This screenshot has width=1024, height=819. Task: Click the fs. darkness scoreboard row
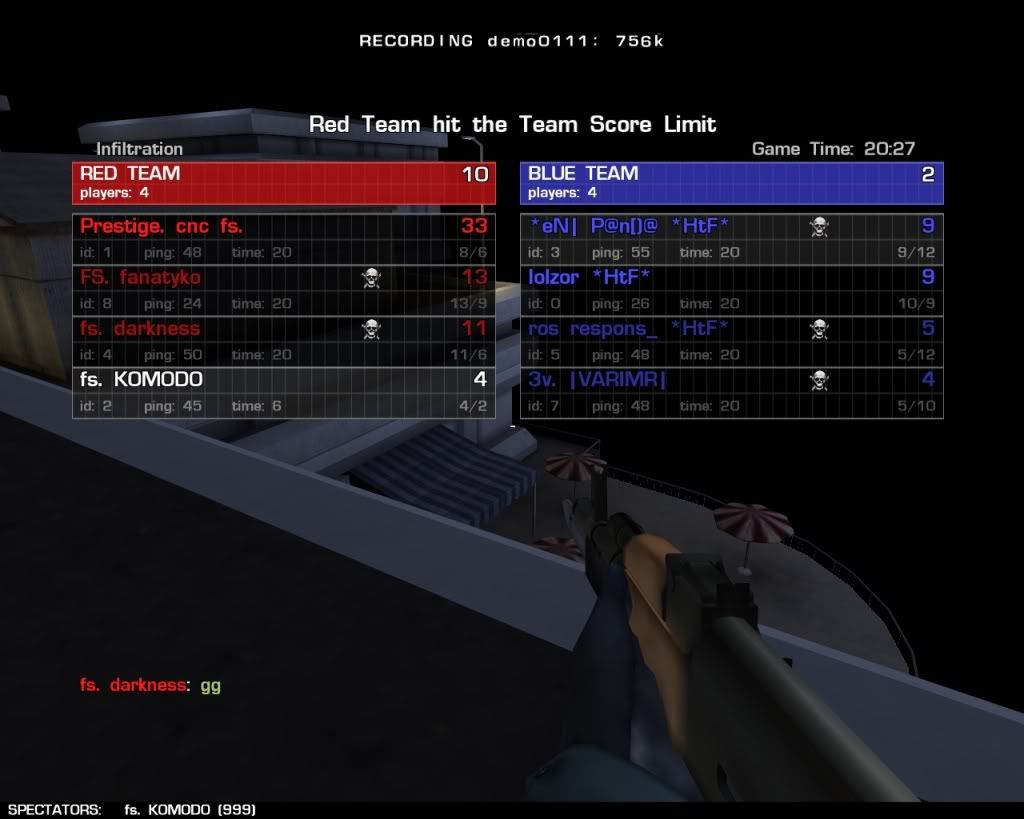(283, 341)
